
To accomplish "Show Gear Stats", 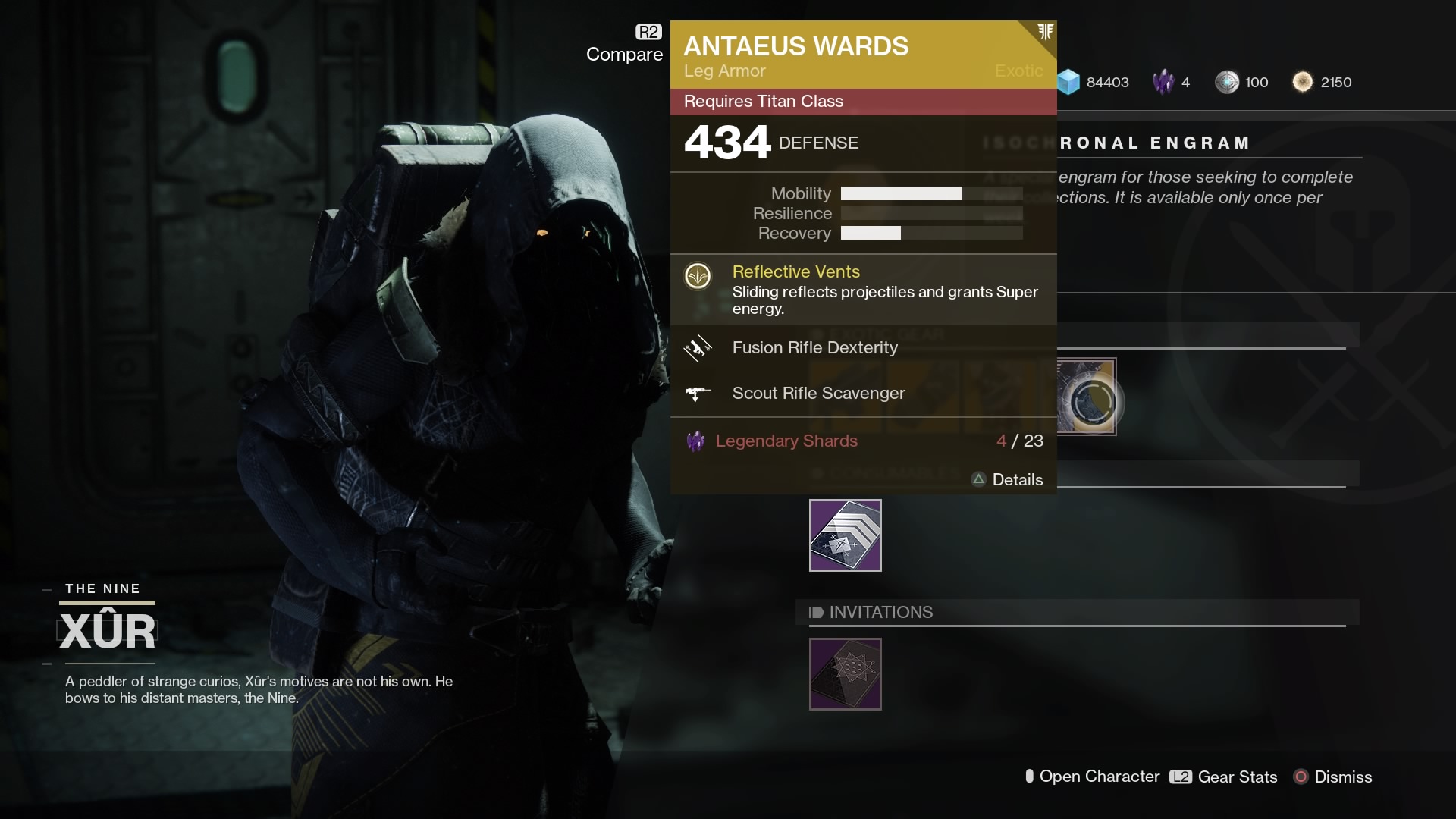I will tap(1223, 777).
